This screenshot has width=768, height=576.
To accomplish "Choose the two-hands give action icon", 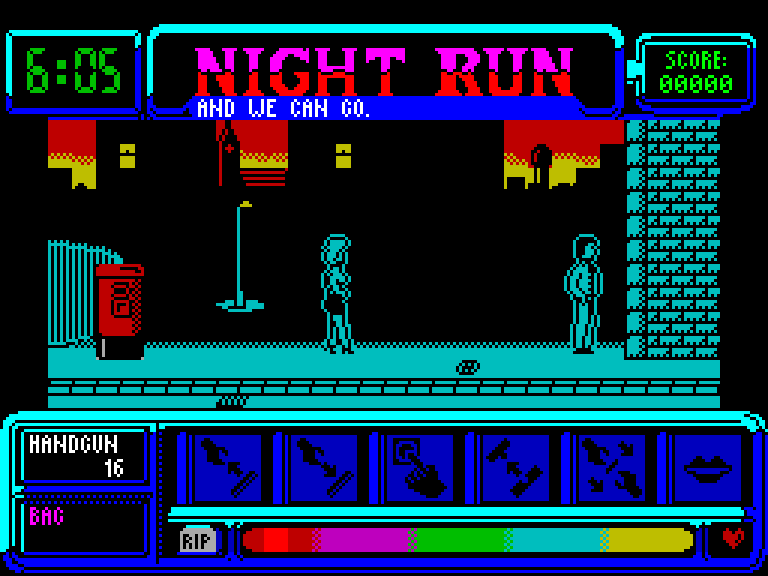I will click(x=610, y=468).
